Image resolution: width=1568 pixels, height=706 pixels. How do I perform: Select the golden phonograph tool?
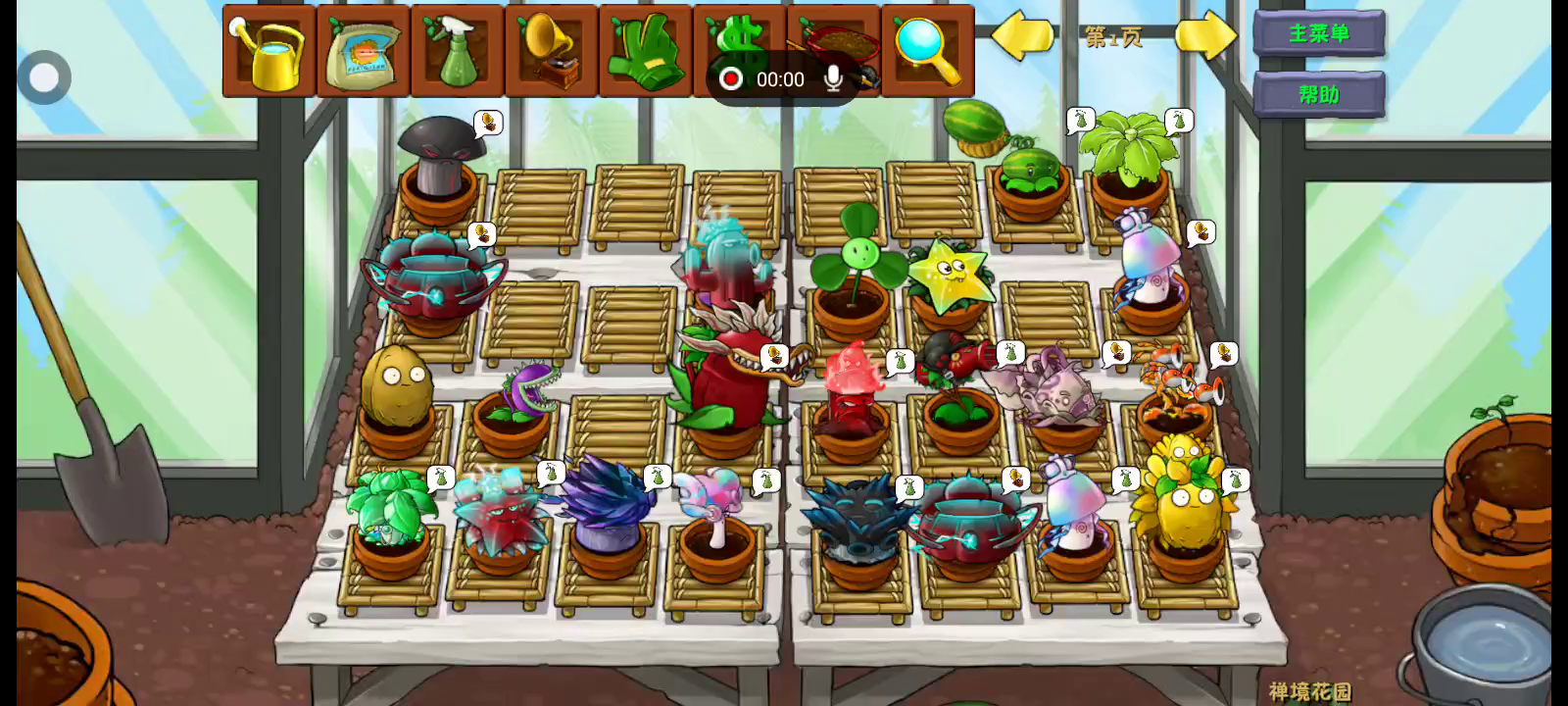click(551, 51)
